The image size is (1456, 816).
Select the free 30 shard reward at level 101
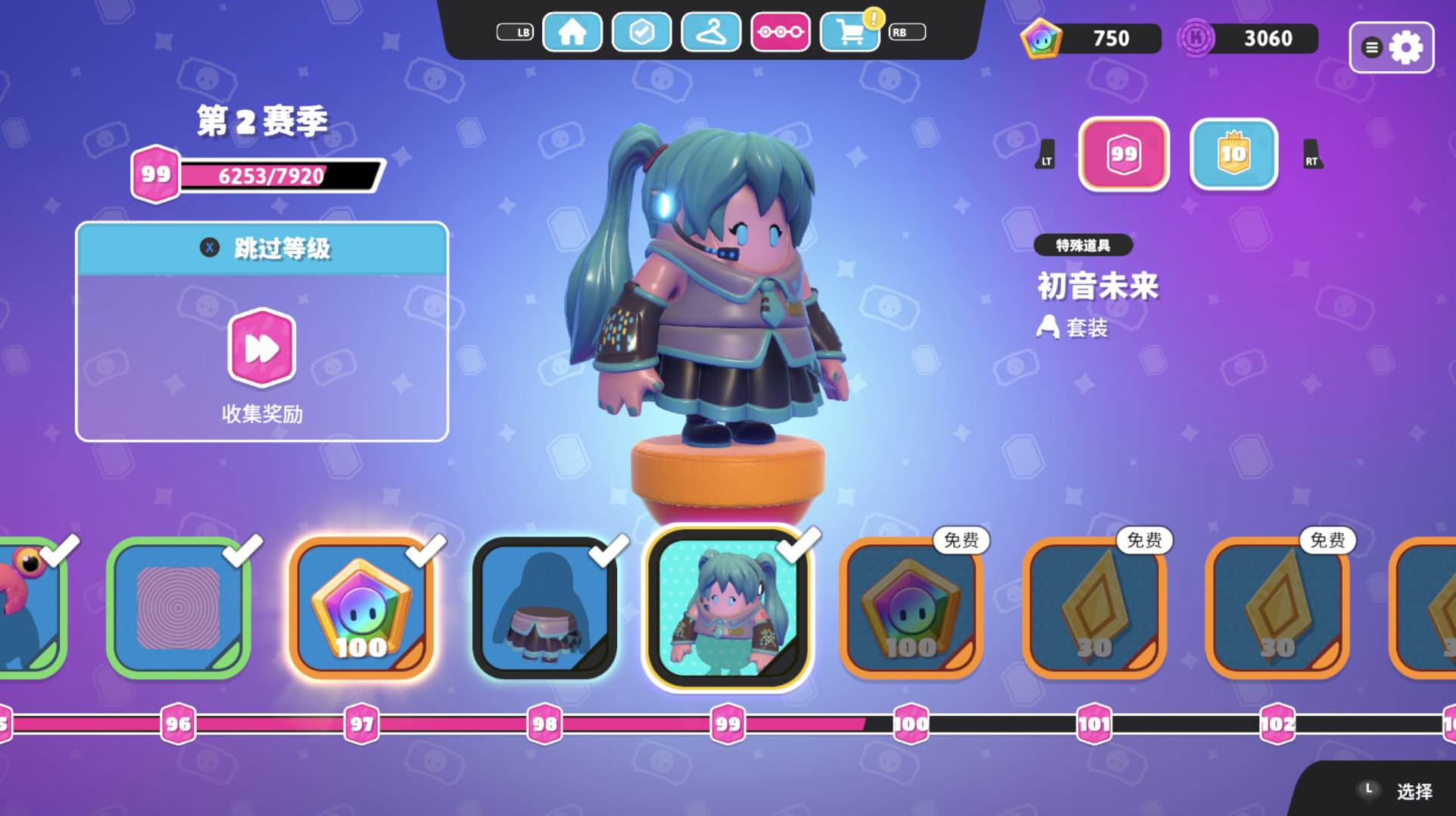(x=1094, y=608)
